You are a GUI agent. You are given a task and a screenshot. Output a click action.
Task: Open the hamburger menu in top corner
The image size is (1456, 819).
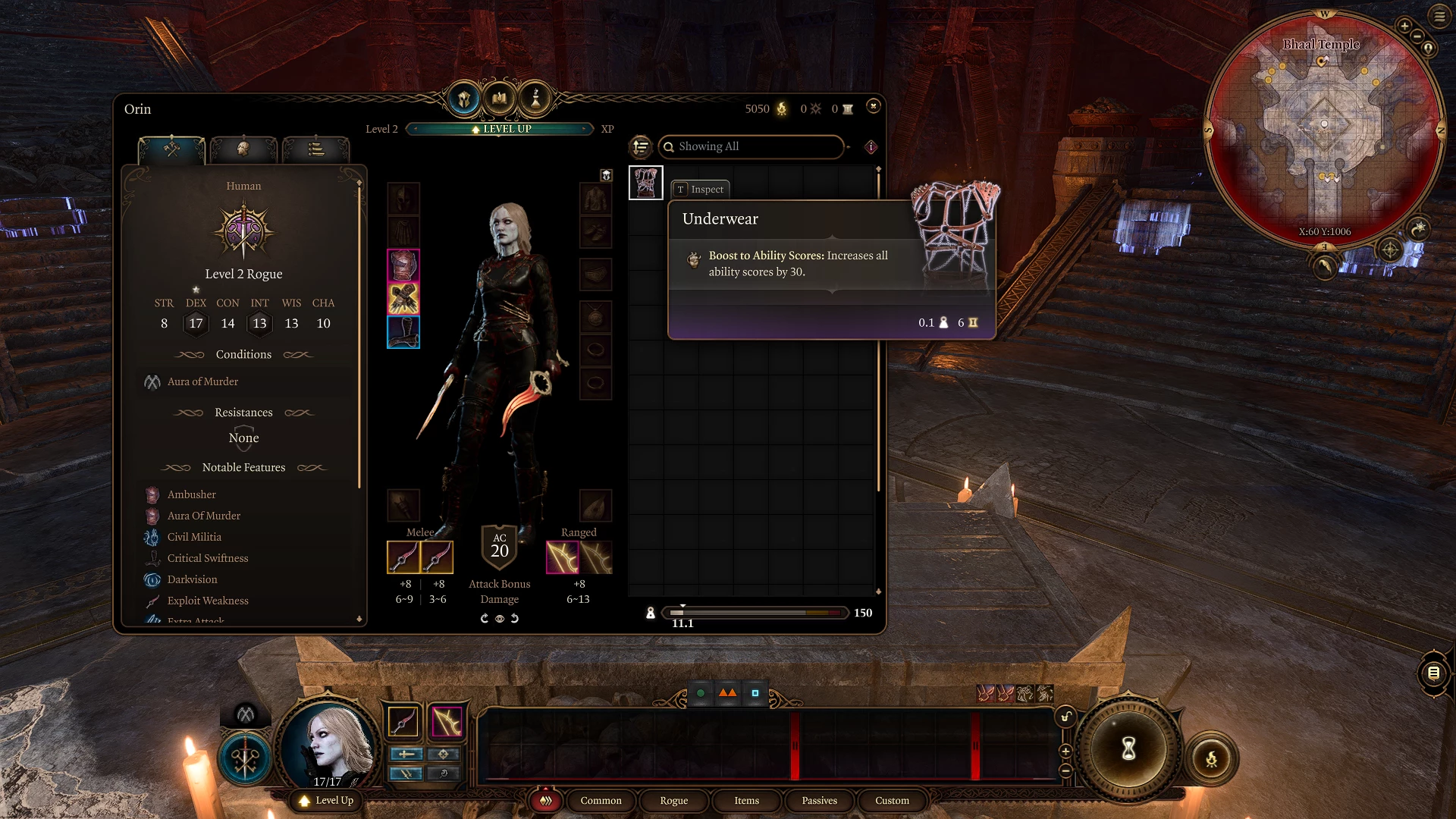pos(1439,16)
